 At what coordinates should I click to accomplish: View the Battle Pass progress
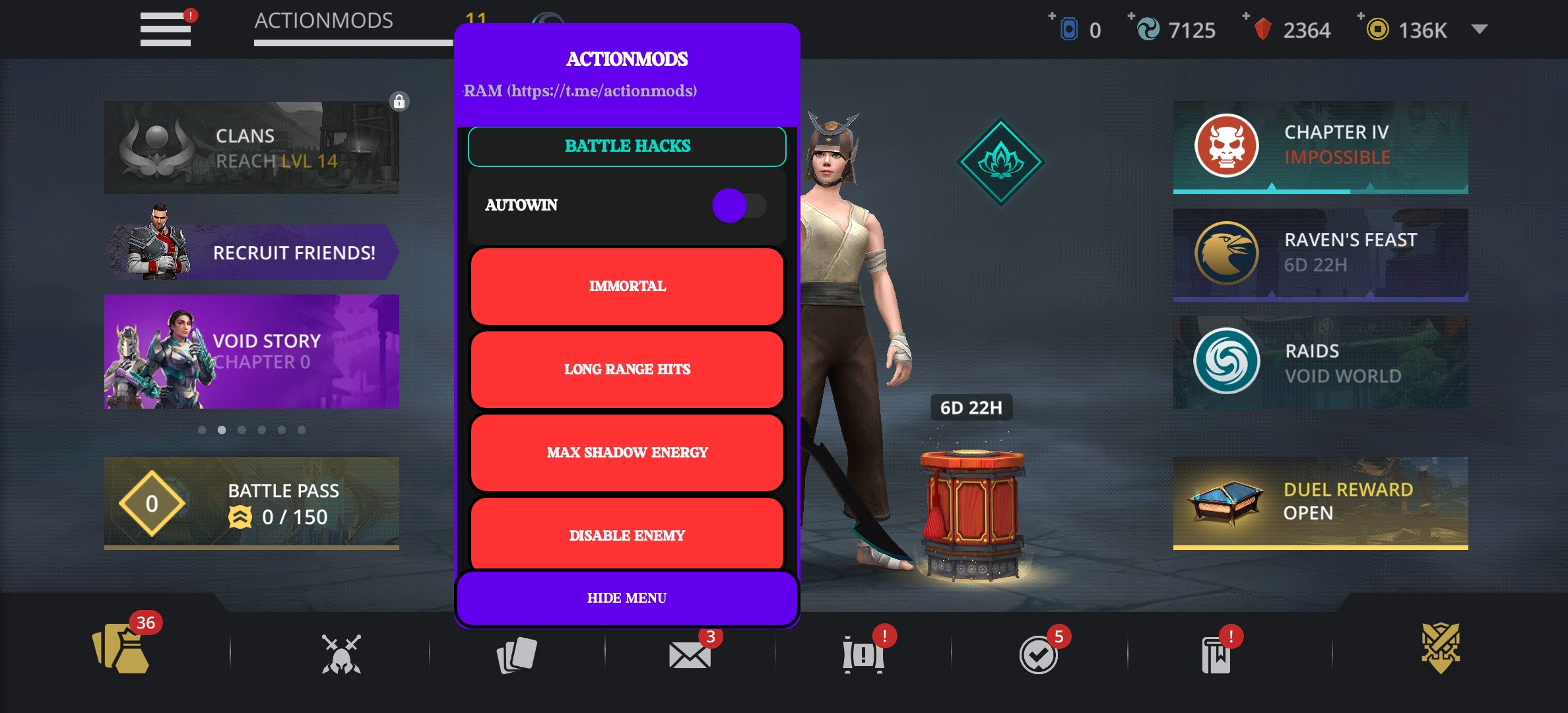click(x=251, y=503)
